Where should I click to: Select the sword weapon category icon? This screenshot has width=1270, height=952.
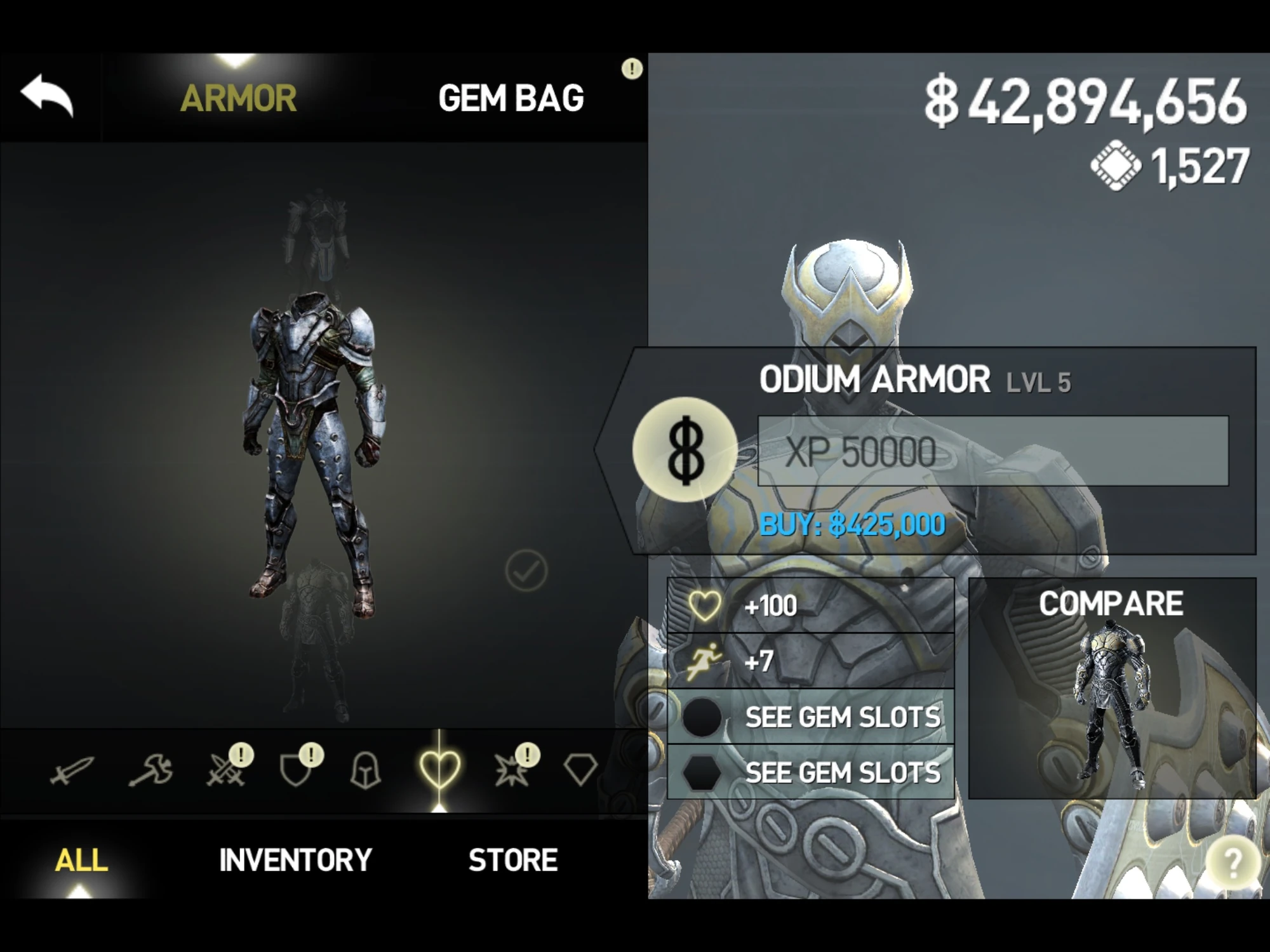pyautogui.click(x=73, y=769)
